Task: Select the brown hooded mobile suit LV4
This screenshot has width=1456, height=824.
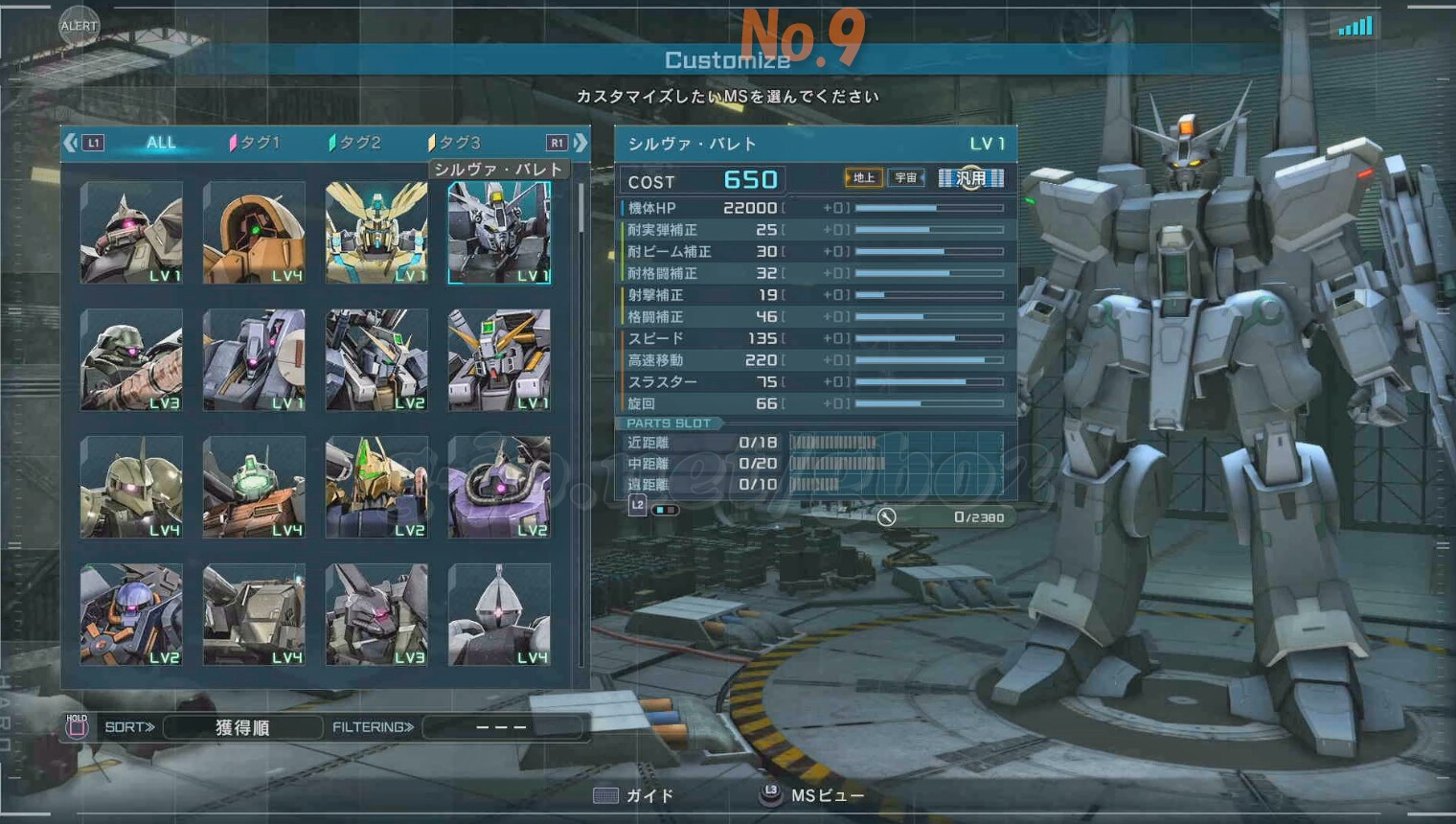Action: (254, 233)
